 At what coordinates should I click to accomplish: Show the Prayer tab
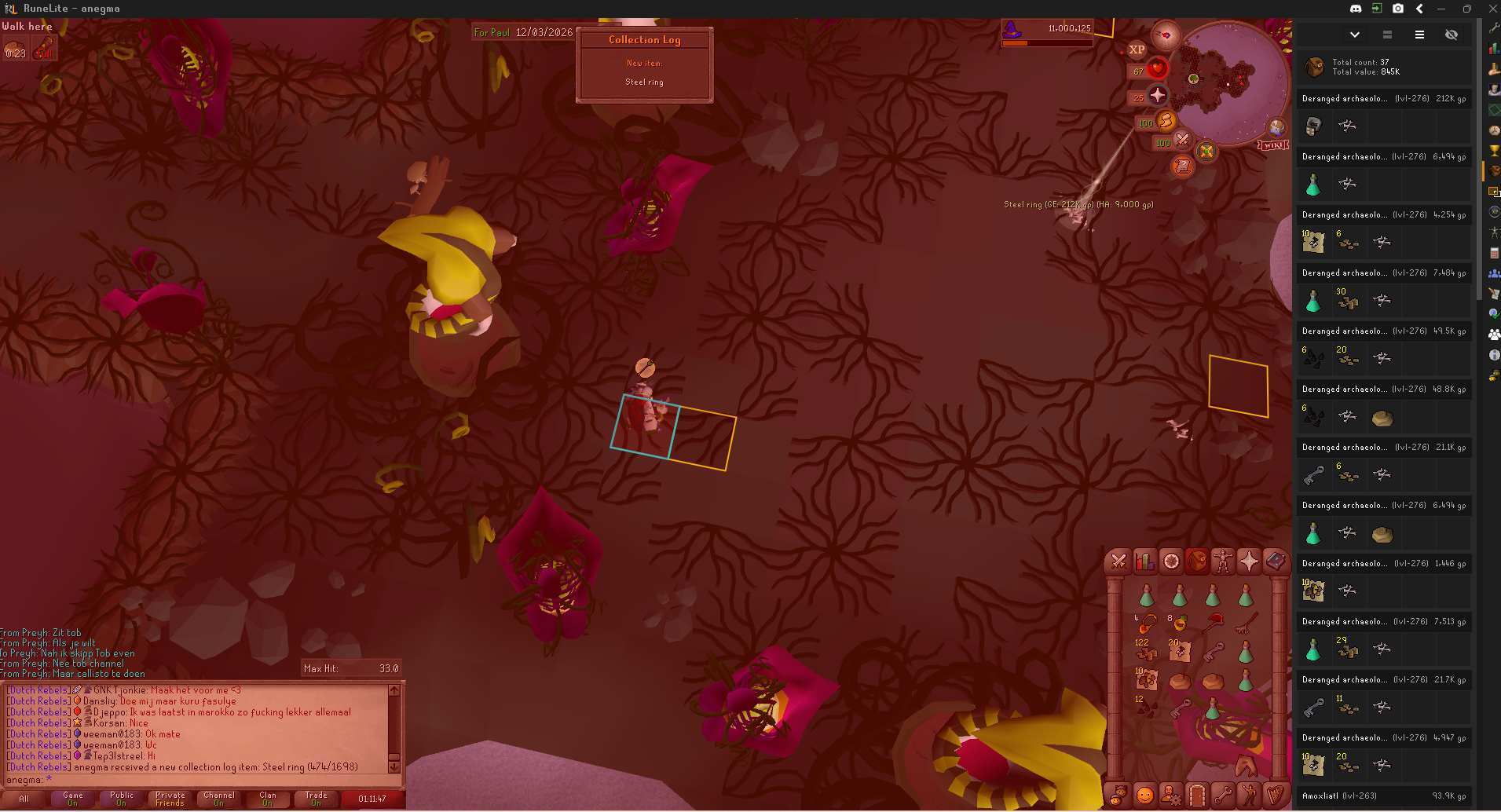[1248, 561]
